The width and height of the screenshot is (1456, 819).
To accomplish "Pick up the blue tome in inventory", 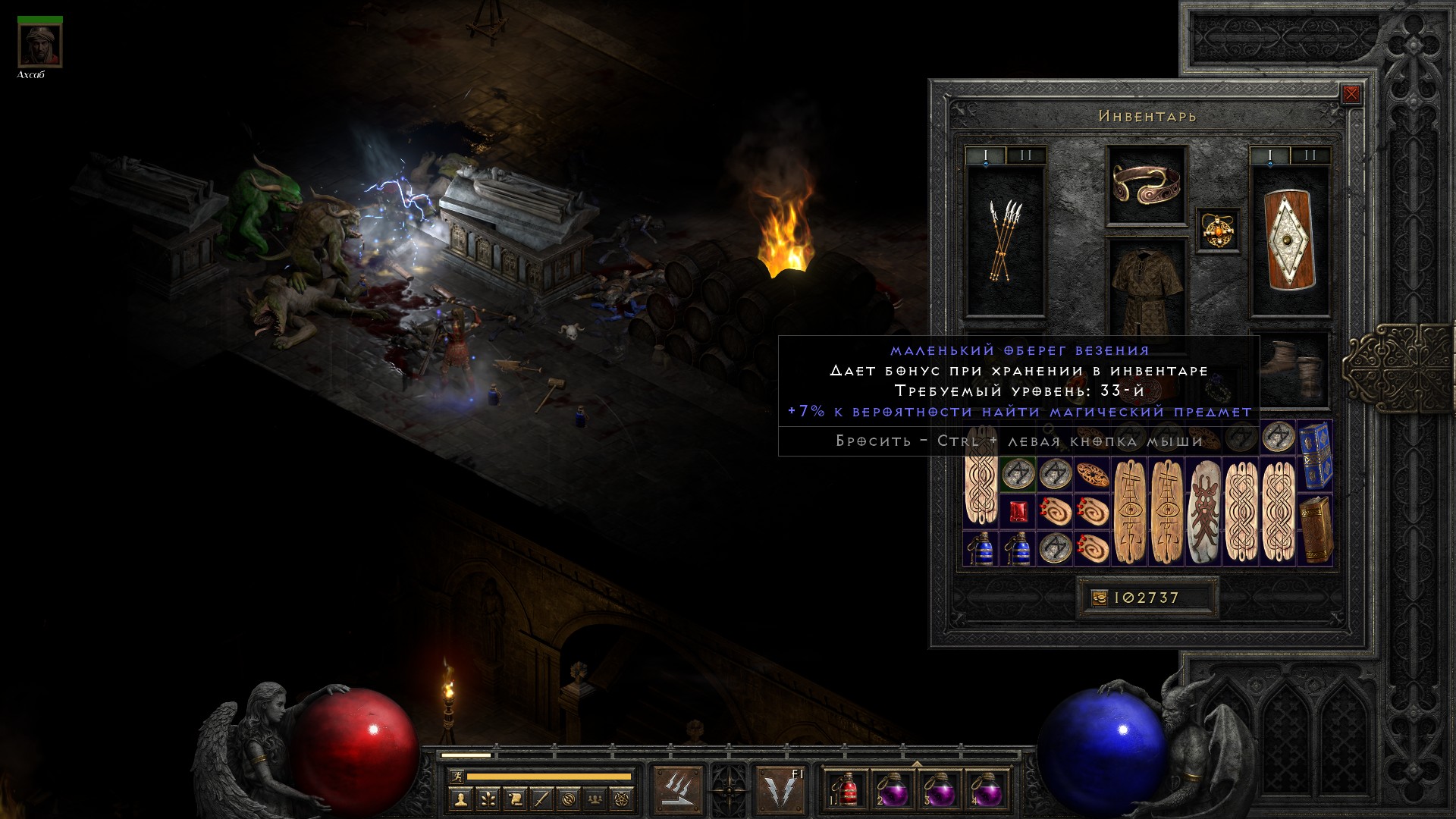I will [x=1316, y=457].
